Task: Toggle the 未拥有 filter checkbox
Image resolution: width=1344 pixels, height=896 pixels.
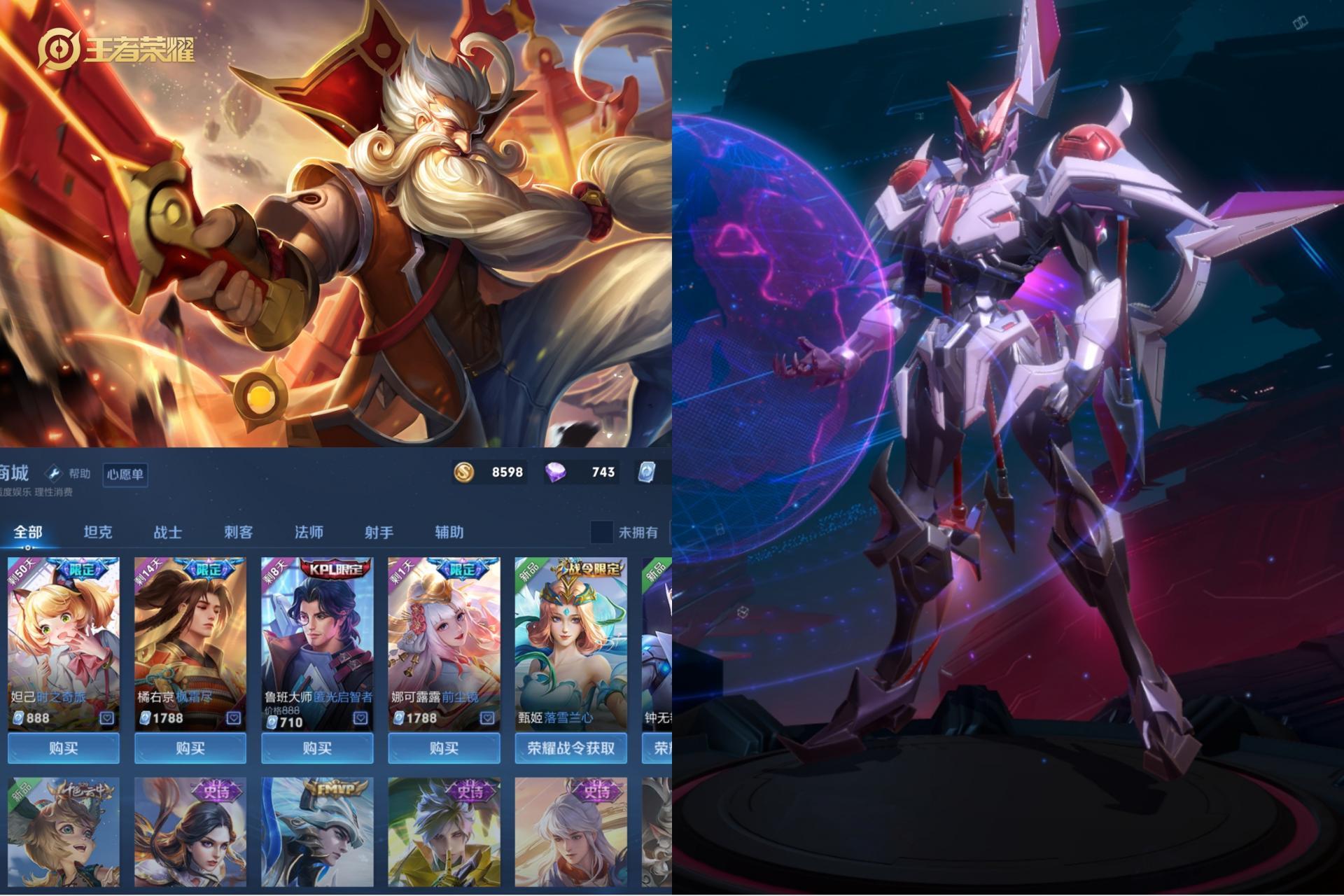Action: (x=601, y=532)
